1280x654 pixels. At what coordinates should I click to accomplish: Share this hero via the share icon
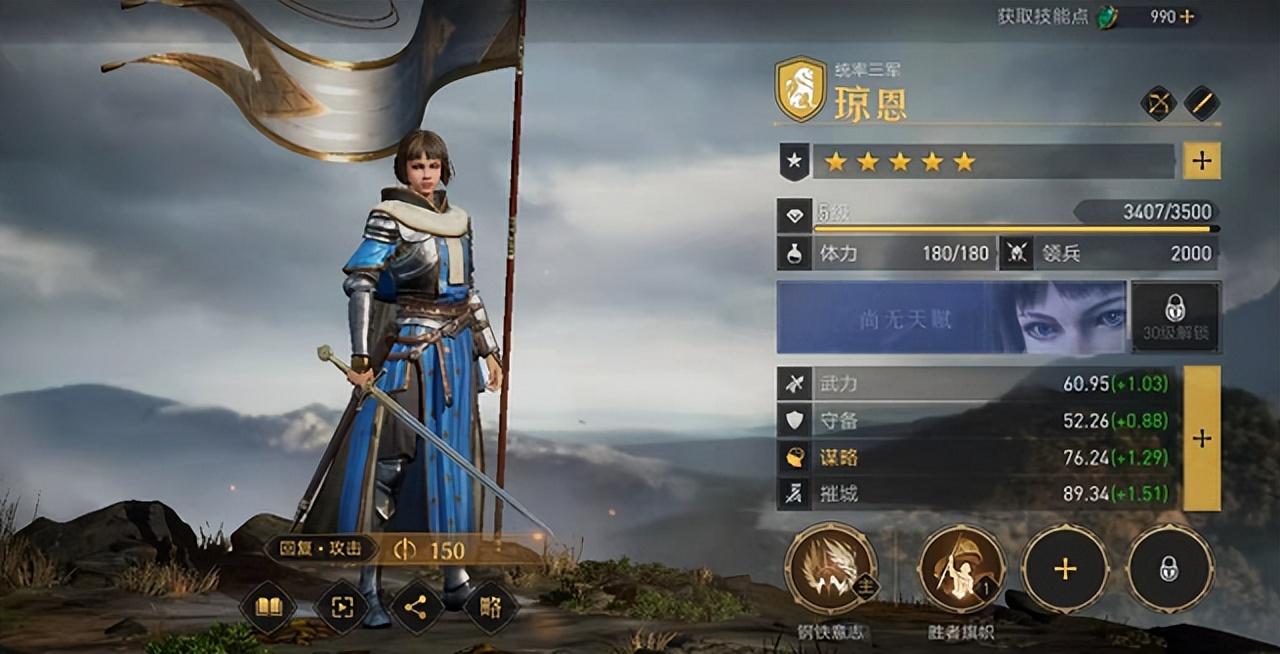point(417,607)
